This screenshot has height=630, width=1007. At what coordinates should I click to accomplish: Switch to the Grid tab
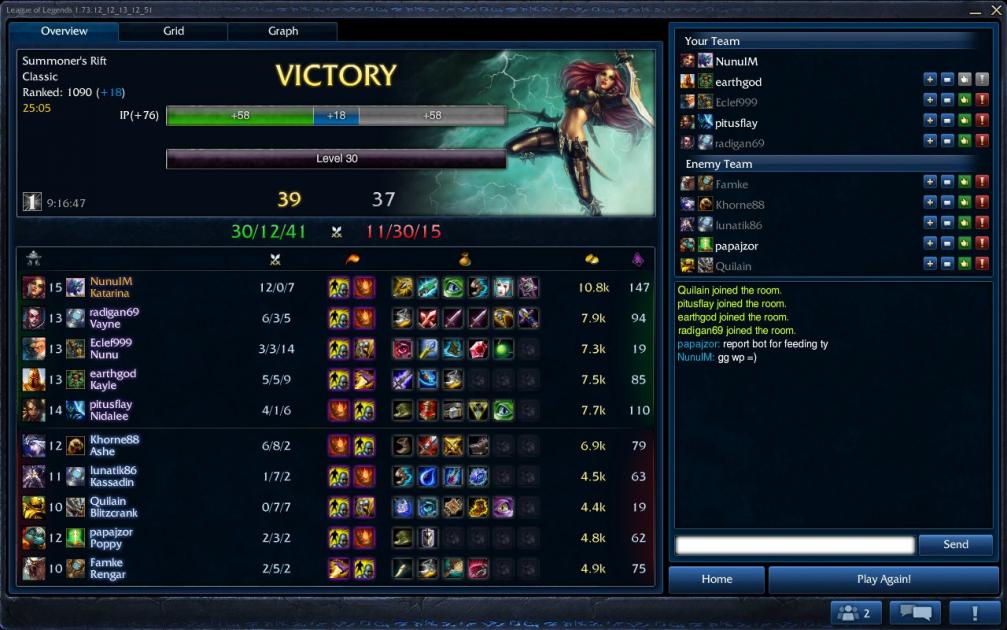point(173,31)
